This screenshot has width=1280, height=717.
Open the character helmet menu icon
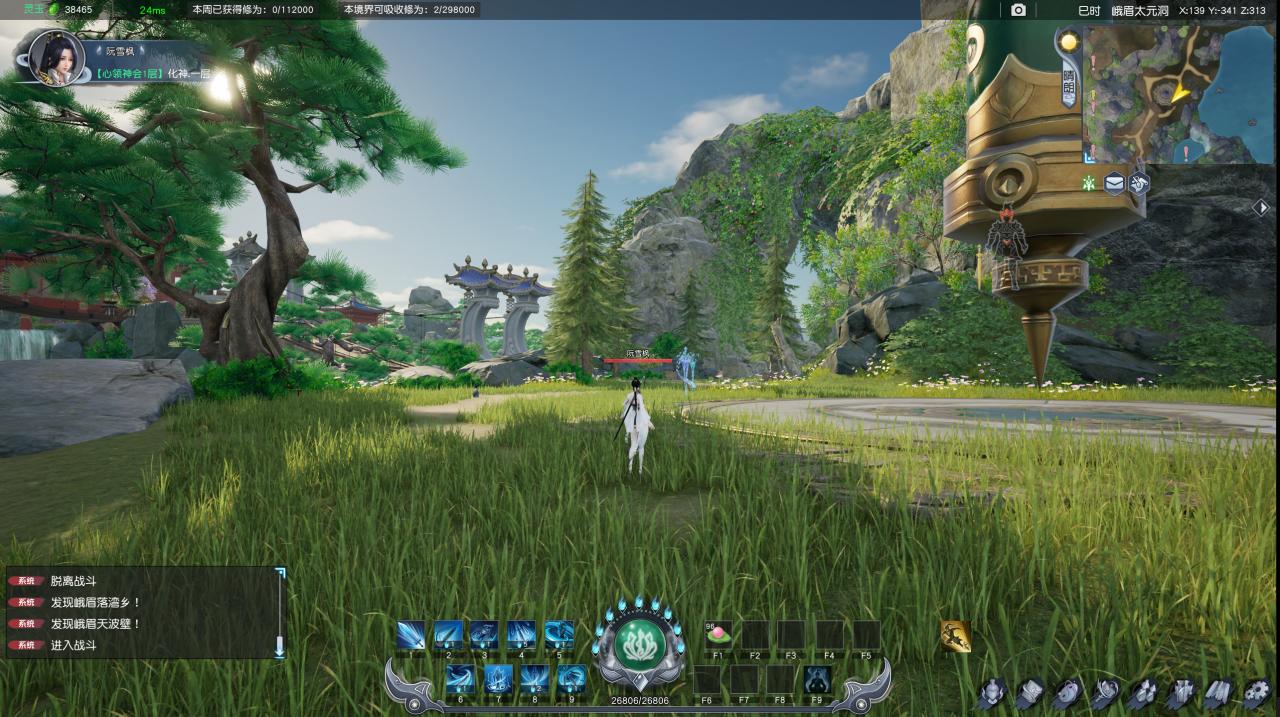(992, 692)
